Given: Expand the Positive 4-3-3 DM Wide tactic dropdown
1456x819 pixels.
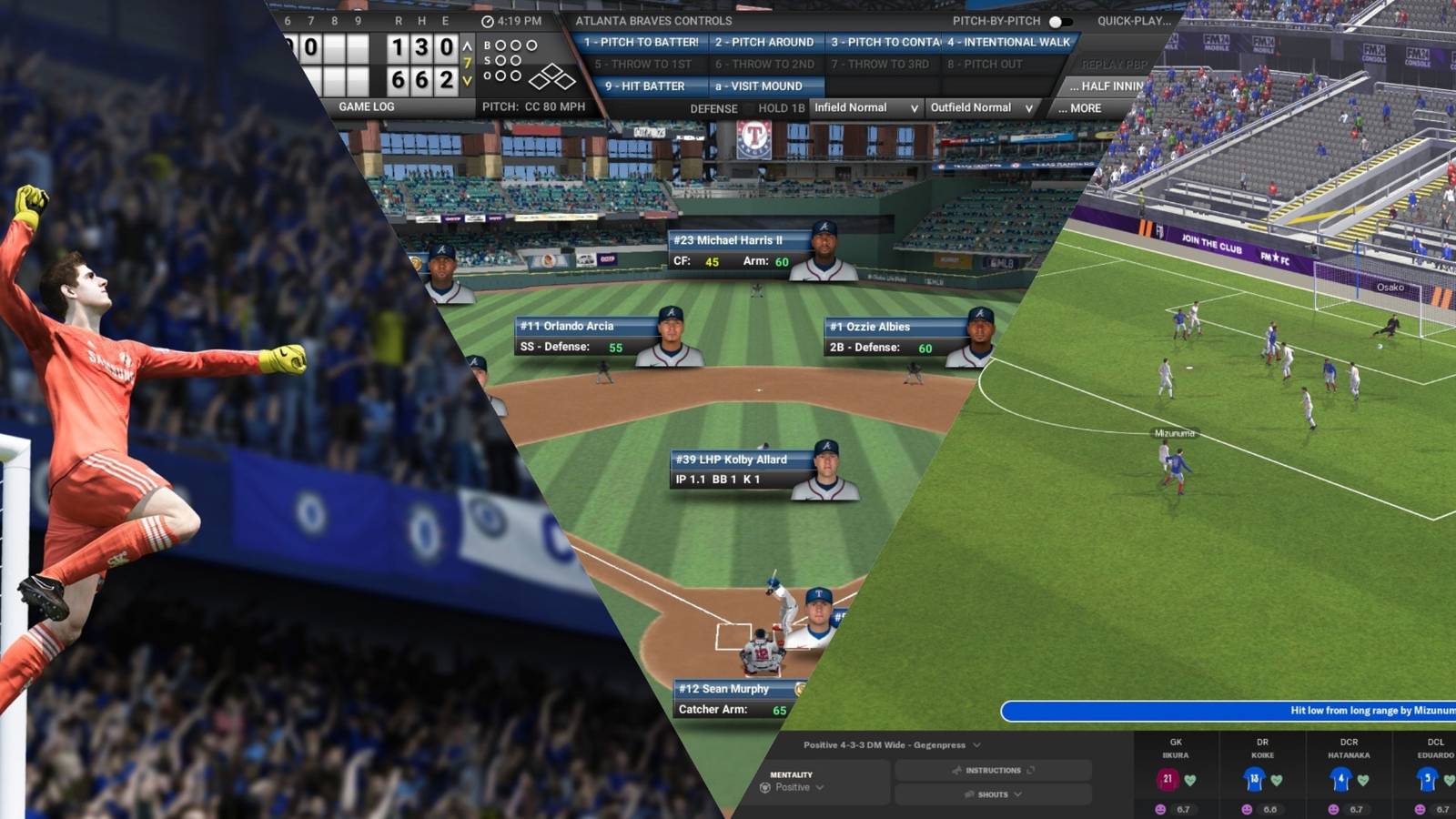Looking at the screenshot, I should pos(978,744).
